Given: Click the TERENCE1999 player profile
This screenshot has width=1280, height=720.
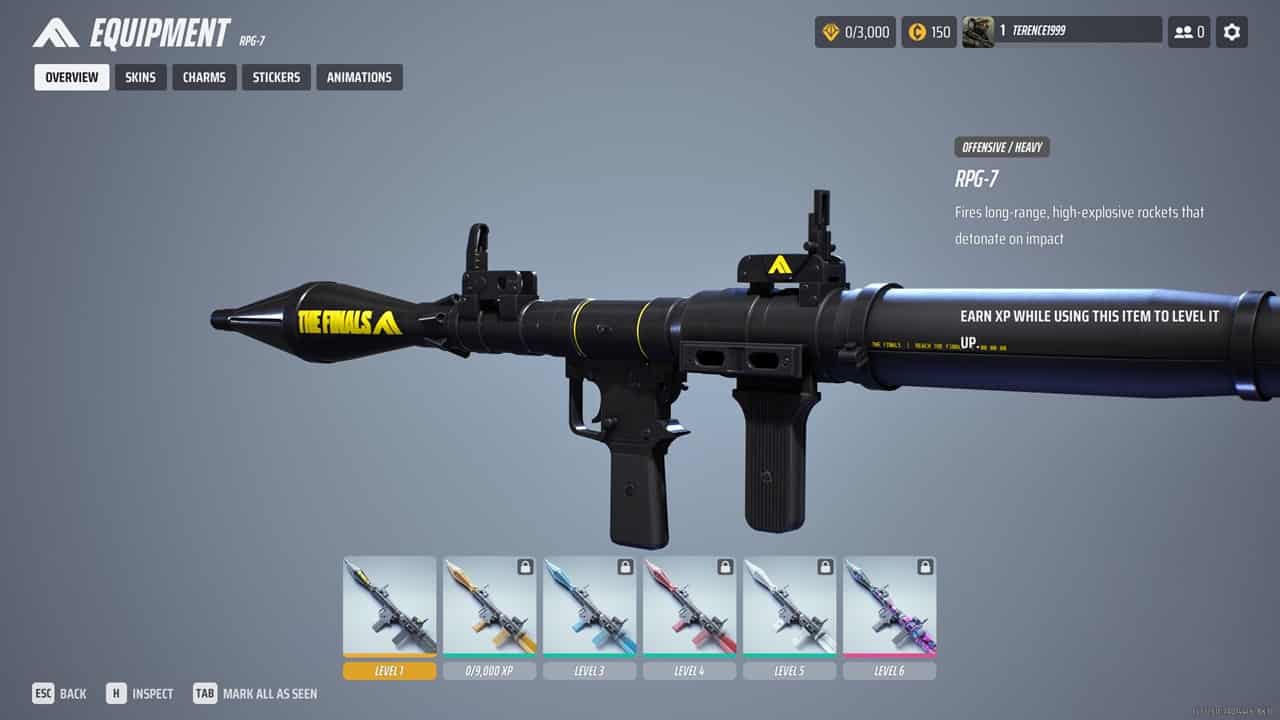Looking at the screenshot, I should [1061, 31].
